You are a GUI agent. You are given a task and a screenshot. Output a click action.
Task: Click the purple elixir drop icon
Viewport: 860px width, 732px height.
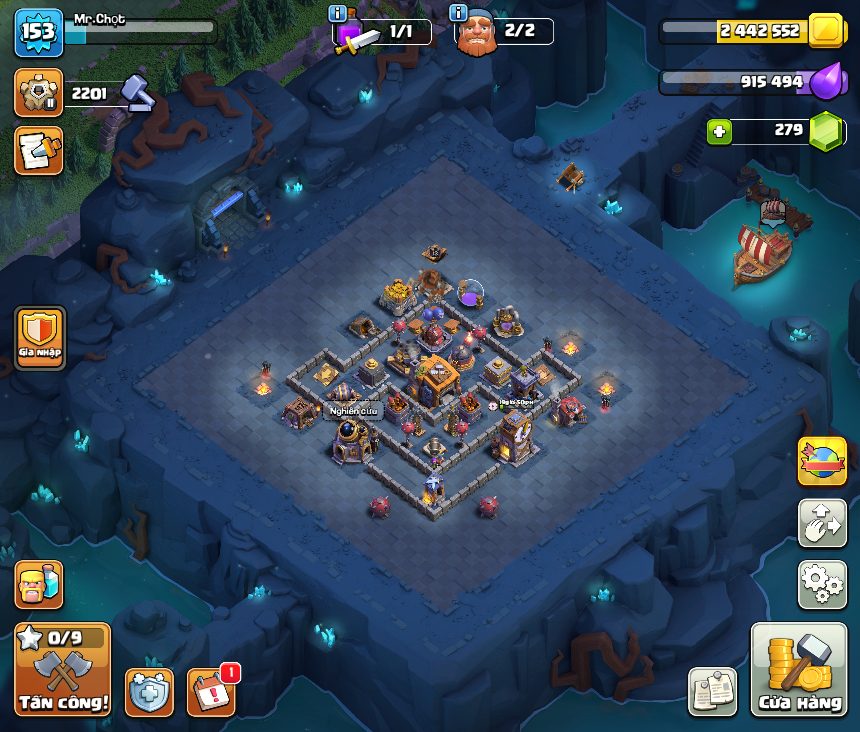click(x=826, y=82)
